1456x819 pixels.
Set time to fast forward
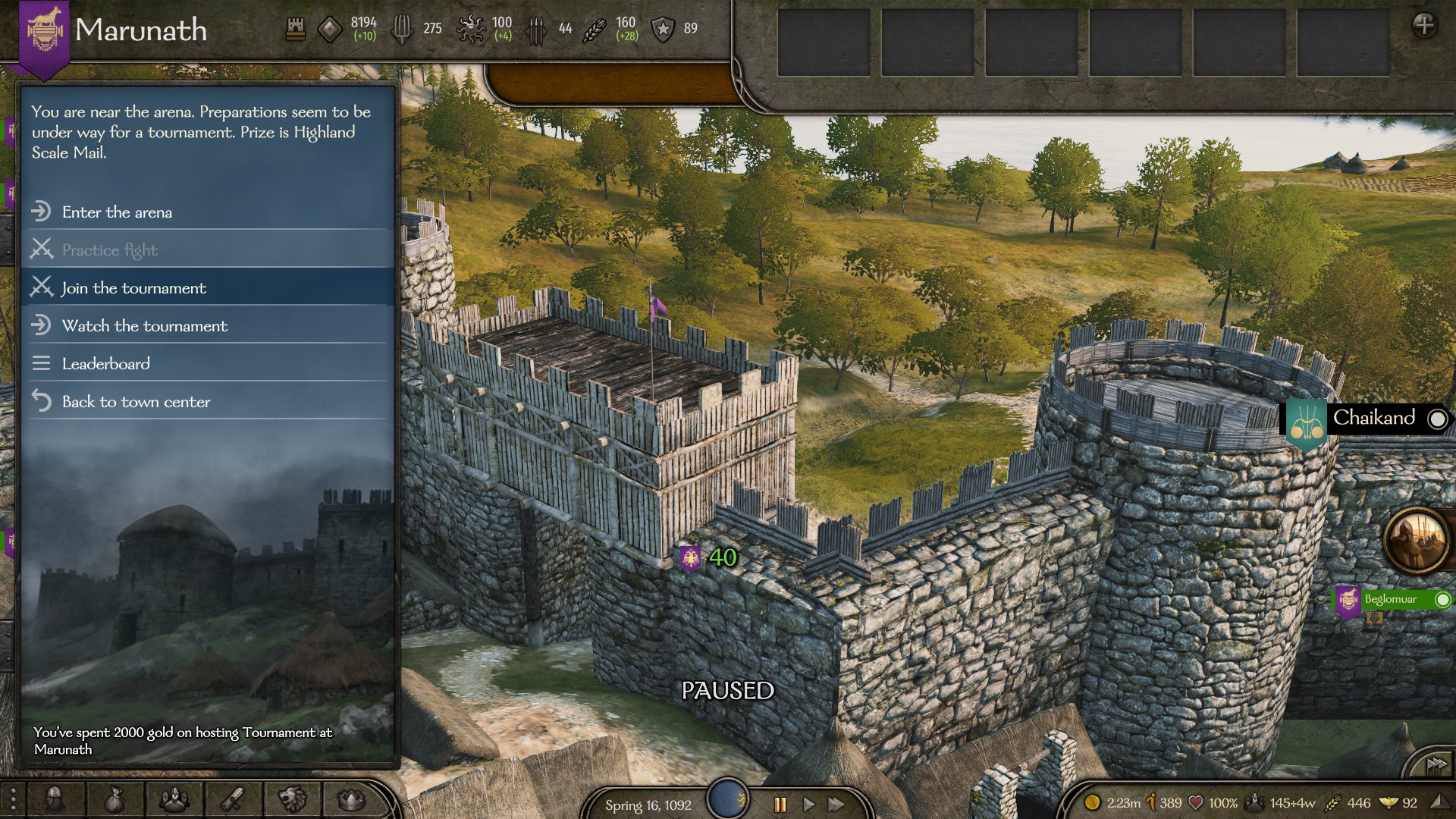tap(836, 805)
